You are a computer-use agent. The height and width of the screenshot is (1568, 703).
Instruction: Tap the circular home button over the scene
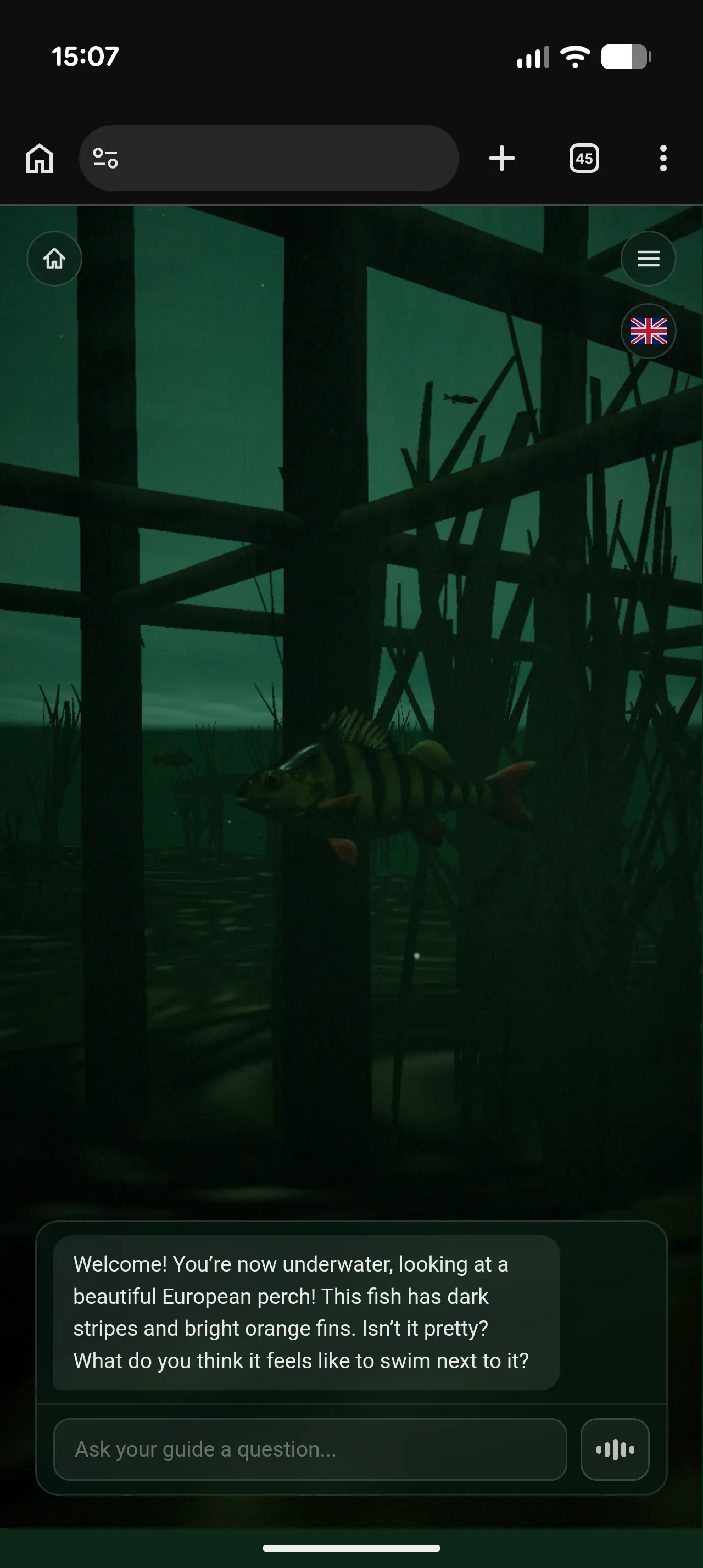click(54, 259)
